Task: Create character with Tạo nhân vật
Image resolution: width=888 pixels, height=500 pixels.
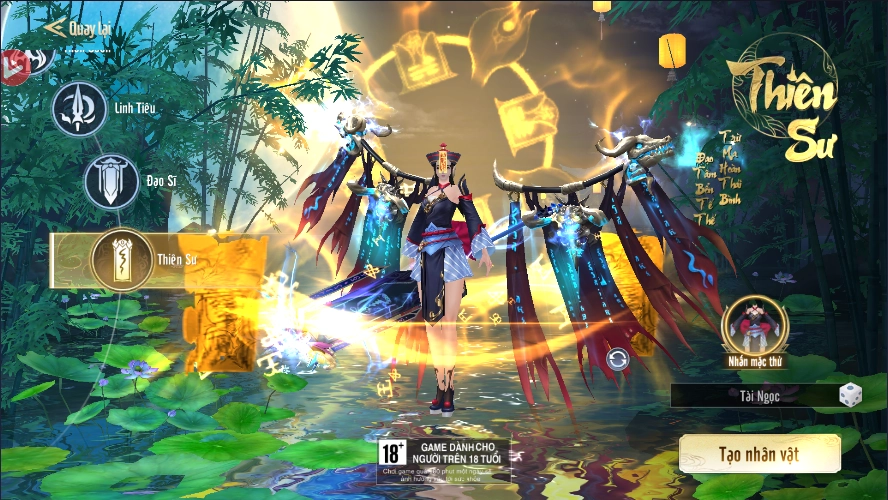Action: point(759,454)
